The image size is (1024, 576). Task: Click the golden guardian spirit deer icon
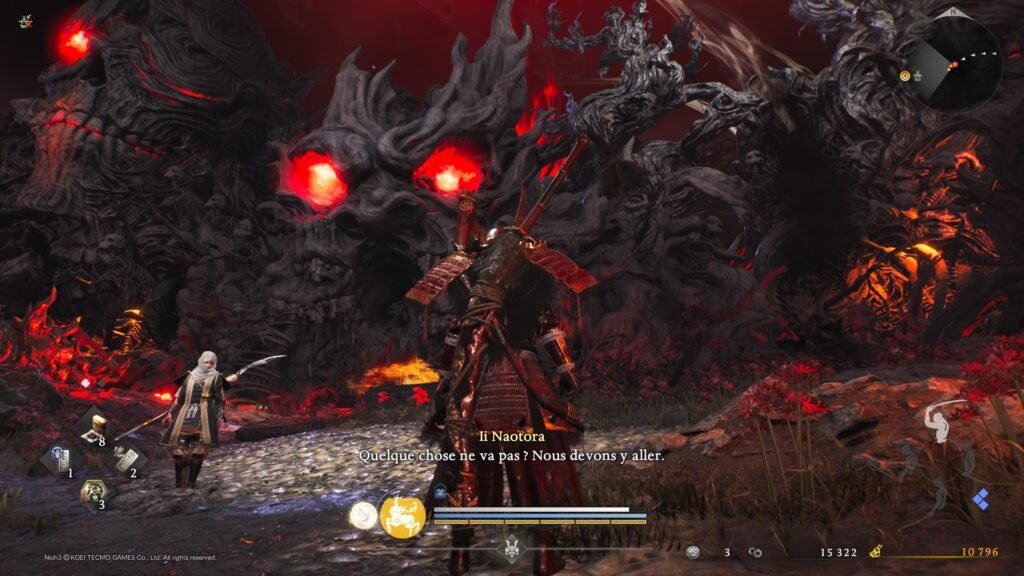click(402, 516)
